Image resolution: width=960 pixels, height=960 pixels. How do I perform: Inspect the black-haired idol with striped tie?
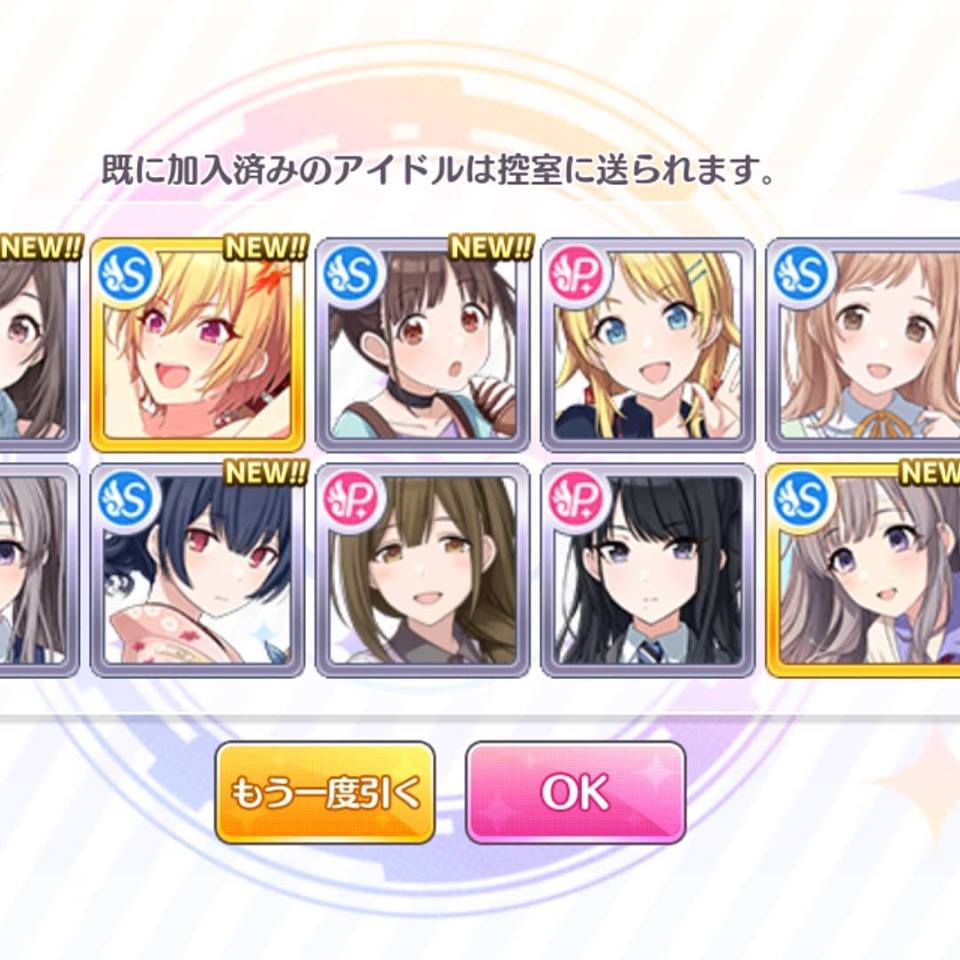tap(648, 570)
